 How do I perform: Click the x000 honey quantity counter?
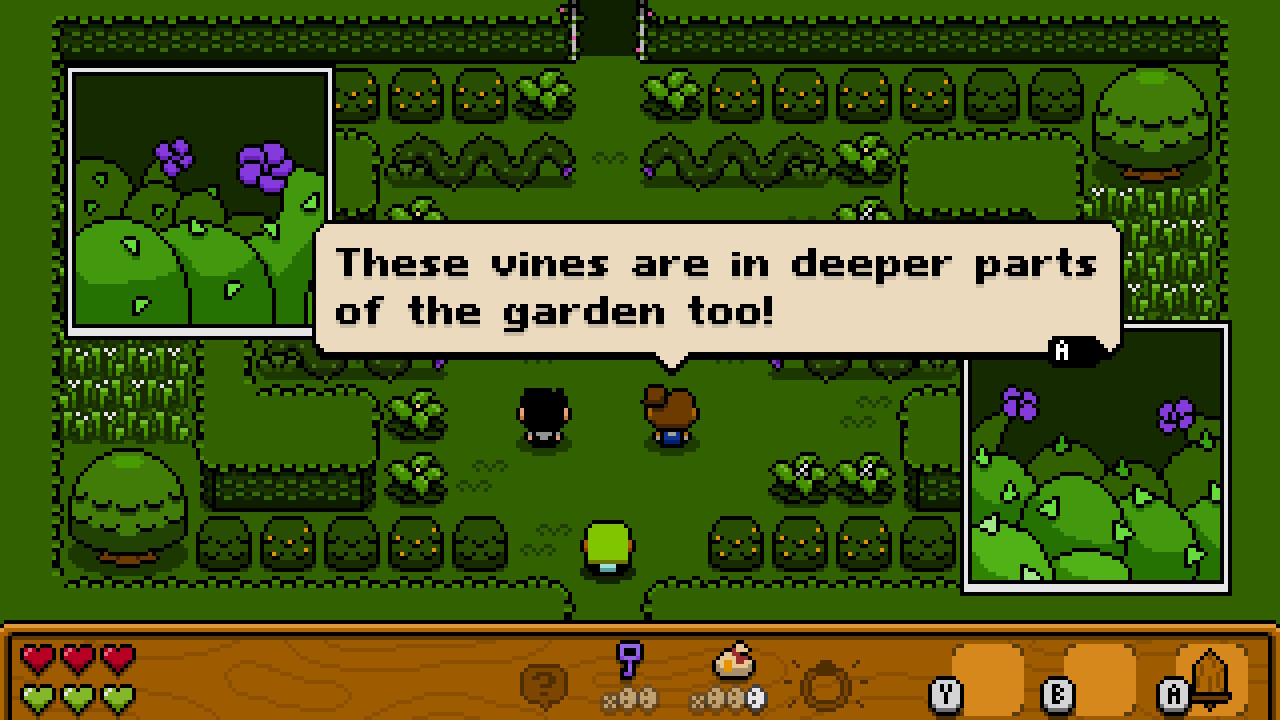click(729, 702)
